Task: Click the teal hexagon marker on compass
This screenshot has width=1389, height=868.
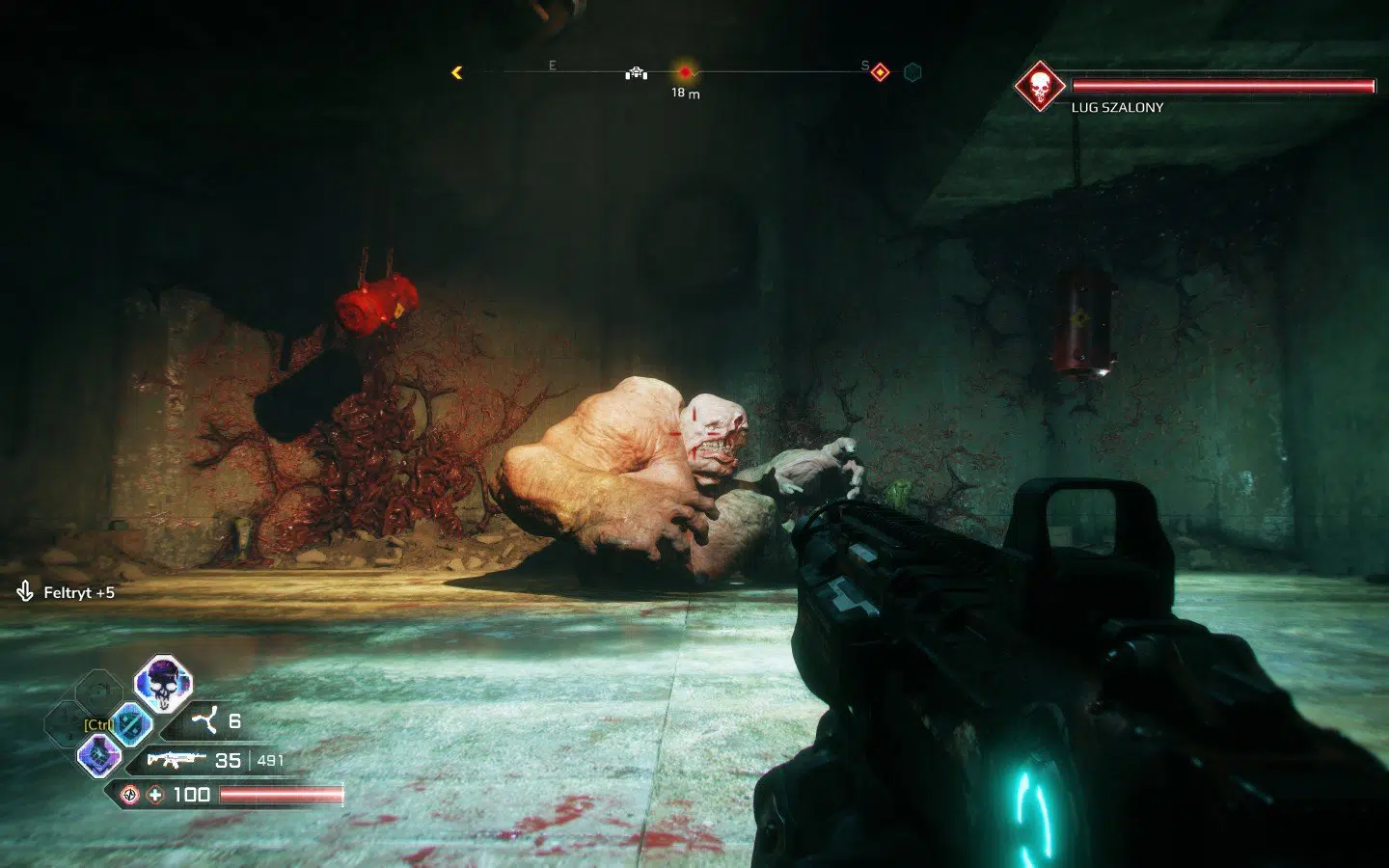Action: (x=911, y=73)
